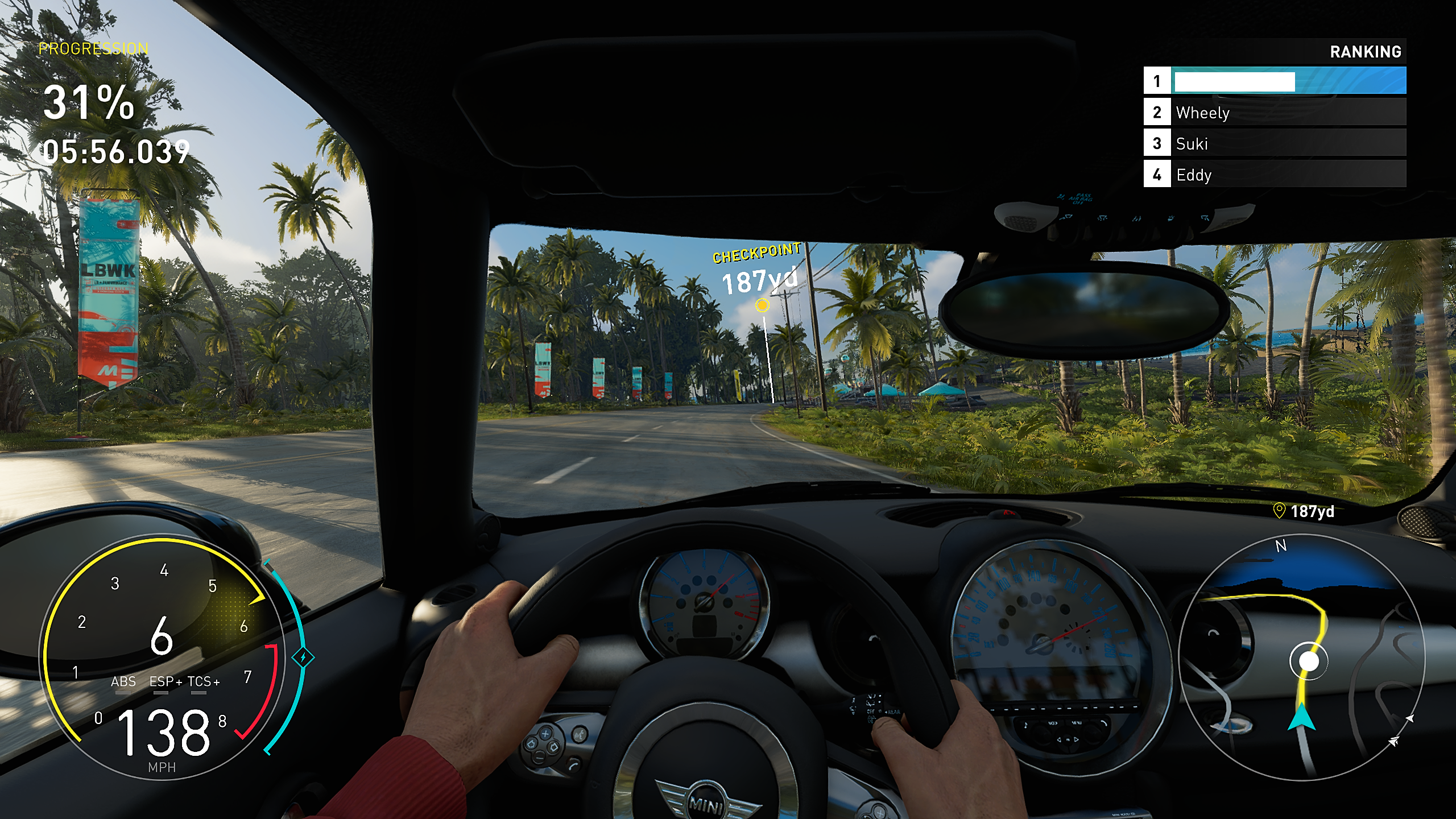
Task: Select Wheely in the ranking list
Action: pyautogui.click(x=1203, y=113)
